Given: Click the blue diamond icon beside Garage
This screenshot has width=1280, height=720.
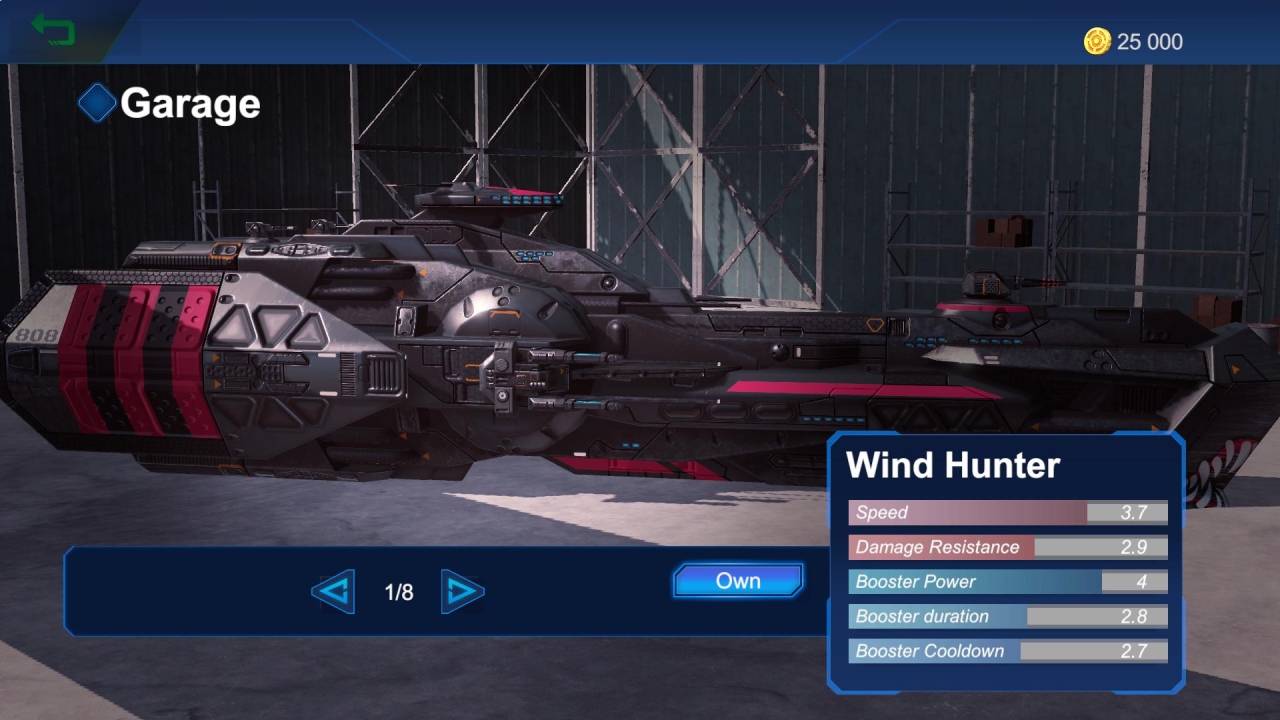Looking at the screenshot, I should 98,102.
